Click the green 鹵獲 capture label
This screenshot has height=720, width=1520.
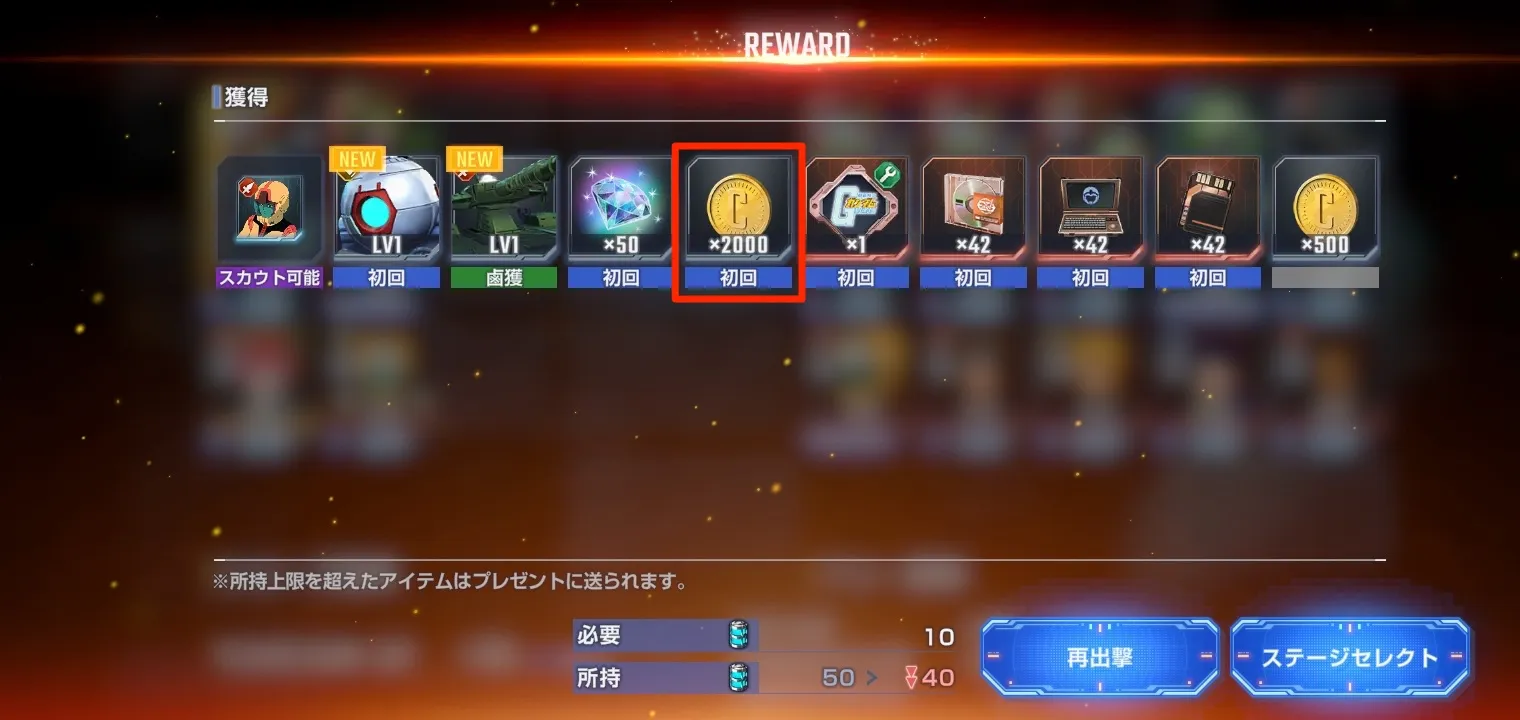503,277
